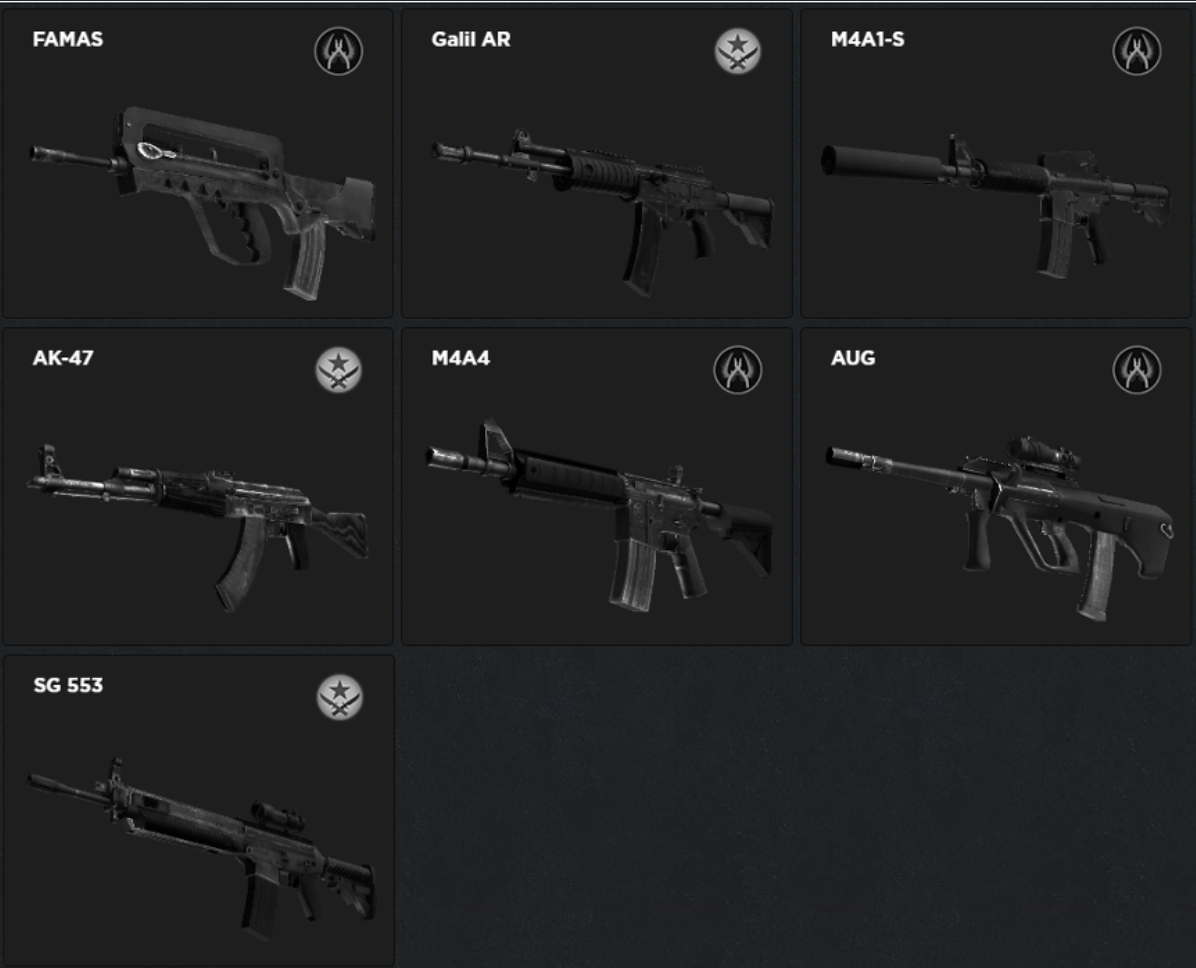Click the Counter-Terrorist emblem on the AUG card

(1137, 370)
